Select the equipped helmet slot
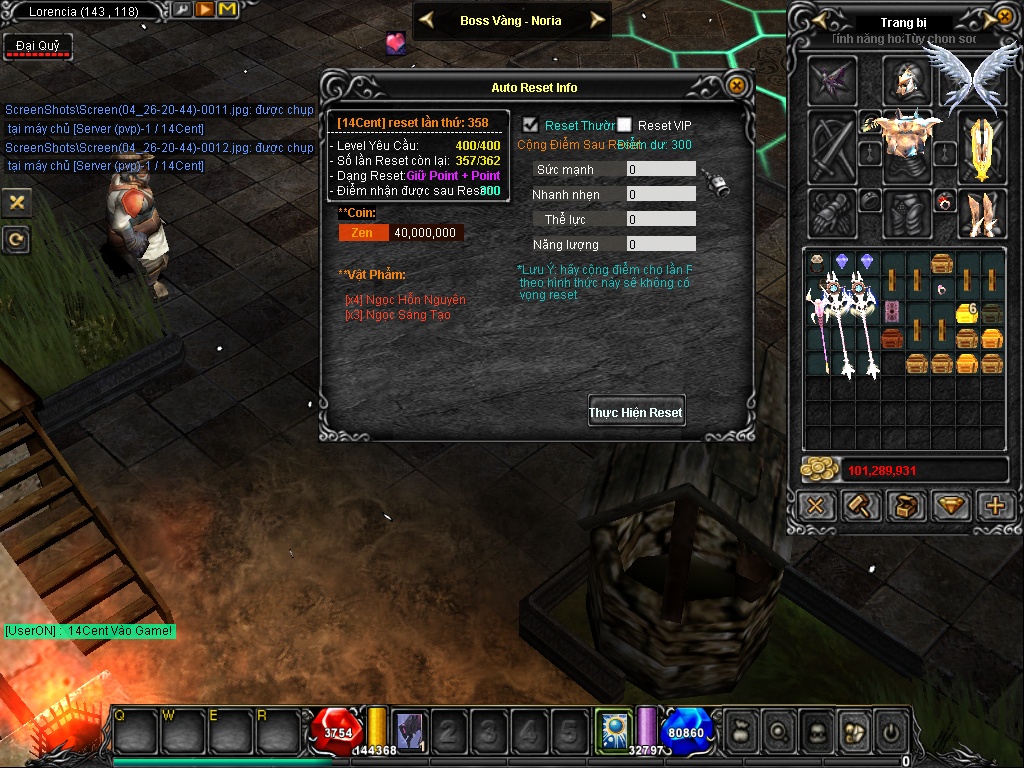Image resolution: width=1024 pixels, height=768 pixels. coord(907,80)
